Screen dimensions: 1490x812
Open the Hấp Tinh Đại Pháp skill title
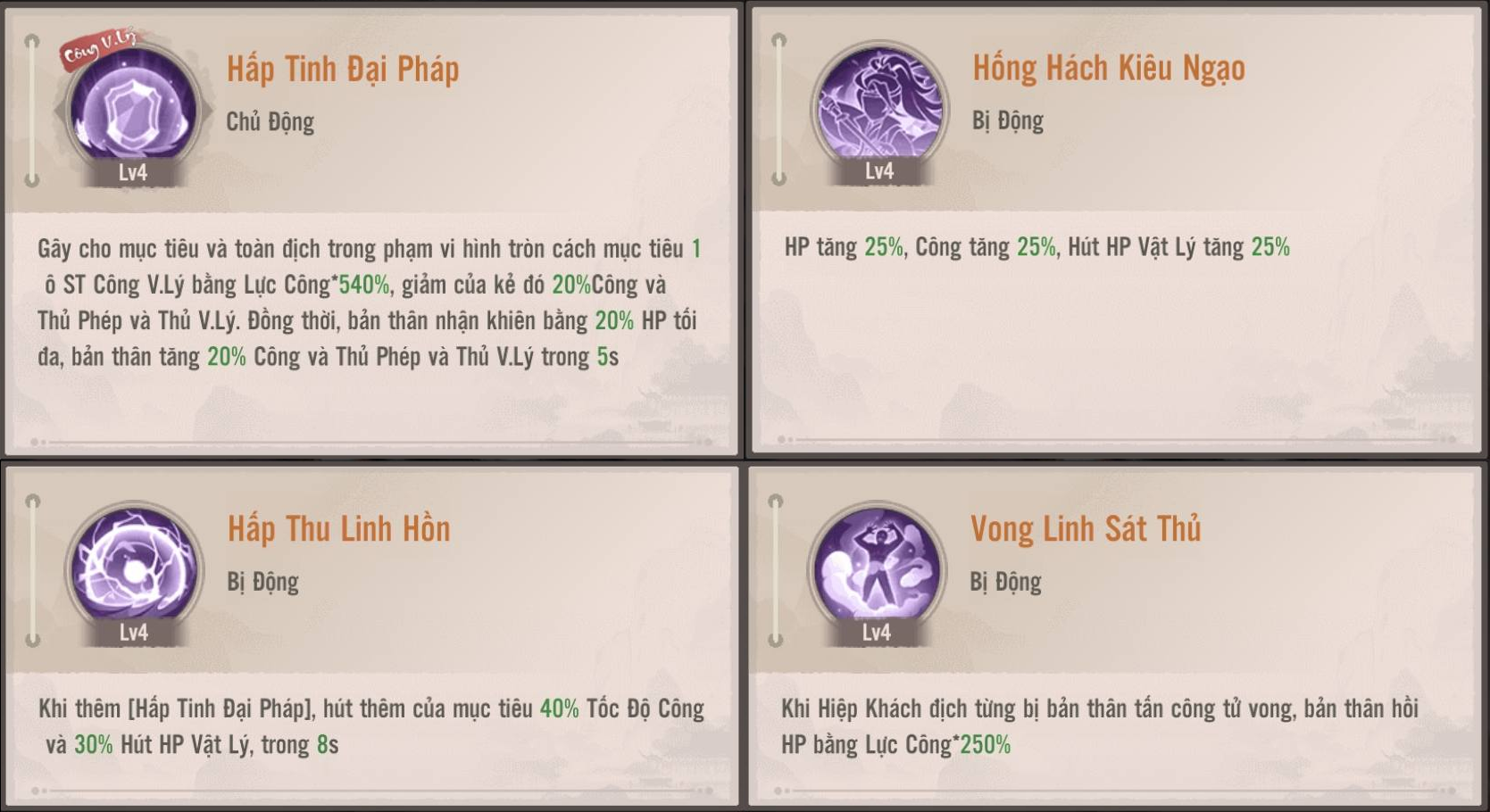pos(344,68)
